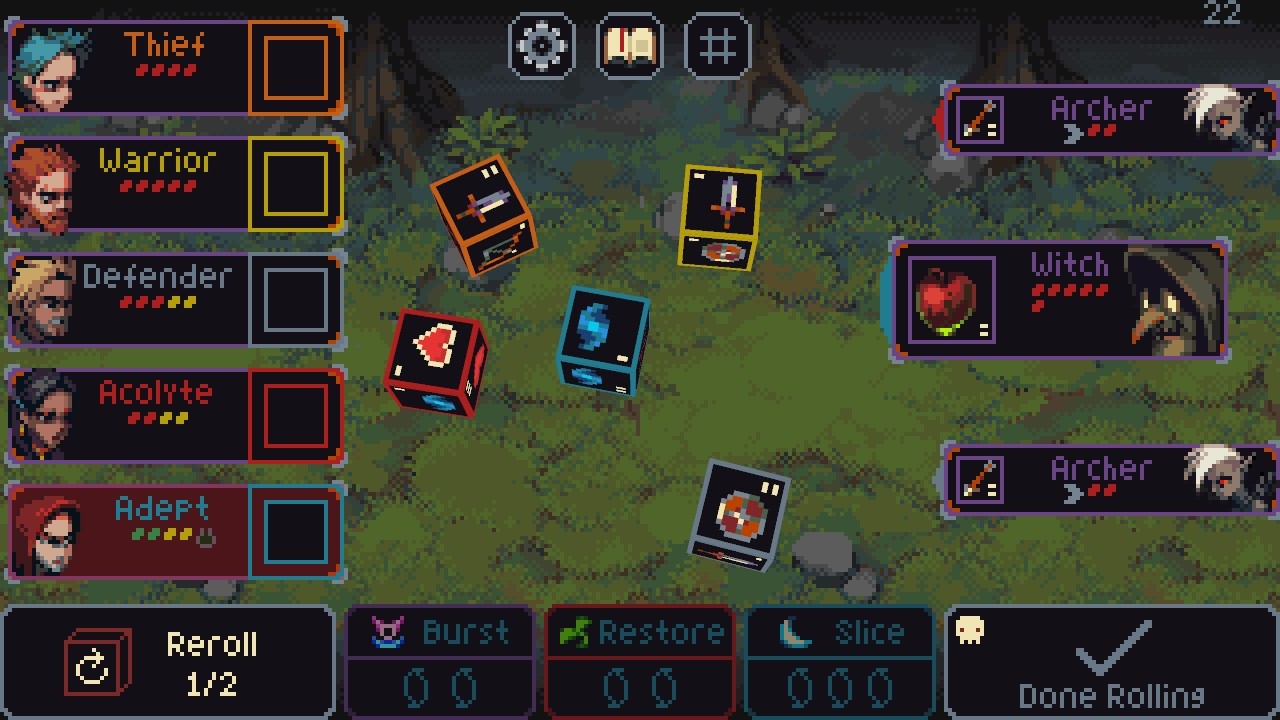Image resolution: width=1280 pixels, height=720 pixels.
Task: Activate the Slice spell panel
Action: pyautogui.click(x=840, y=662)
